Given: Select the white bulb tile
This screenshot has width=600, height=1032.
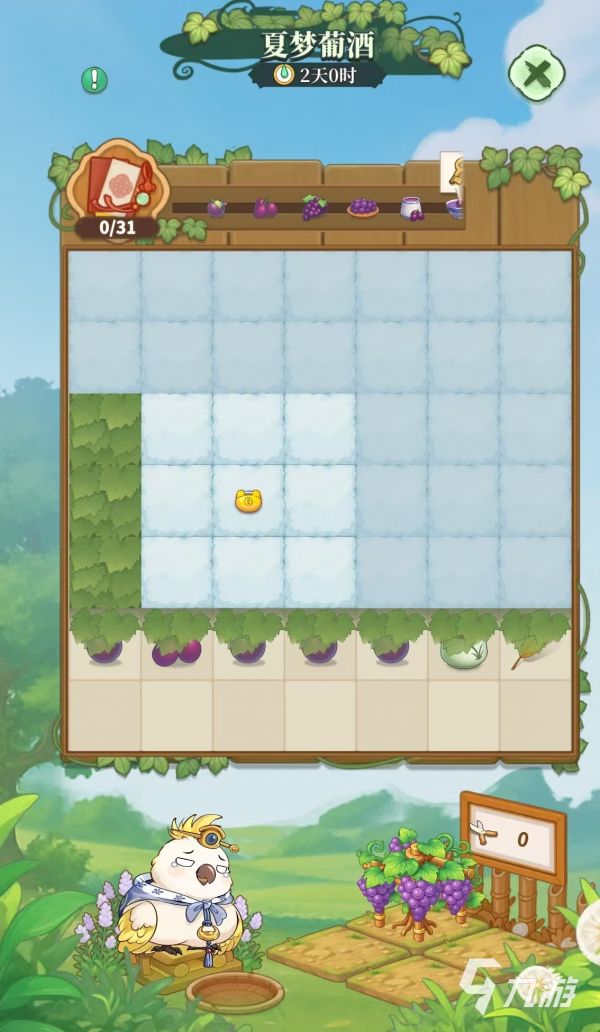Looking at the screenshot, I should pos(465,651).
